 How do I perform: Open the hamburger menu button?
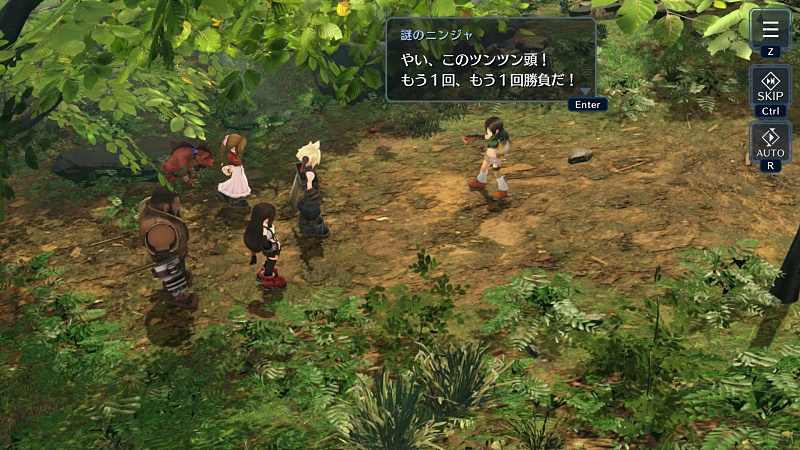coord(769,29)
